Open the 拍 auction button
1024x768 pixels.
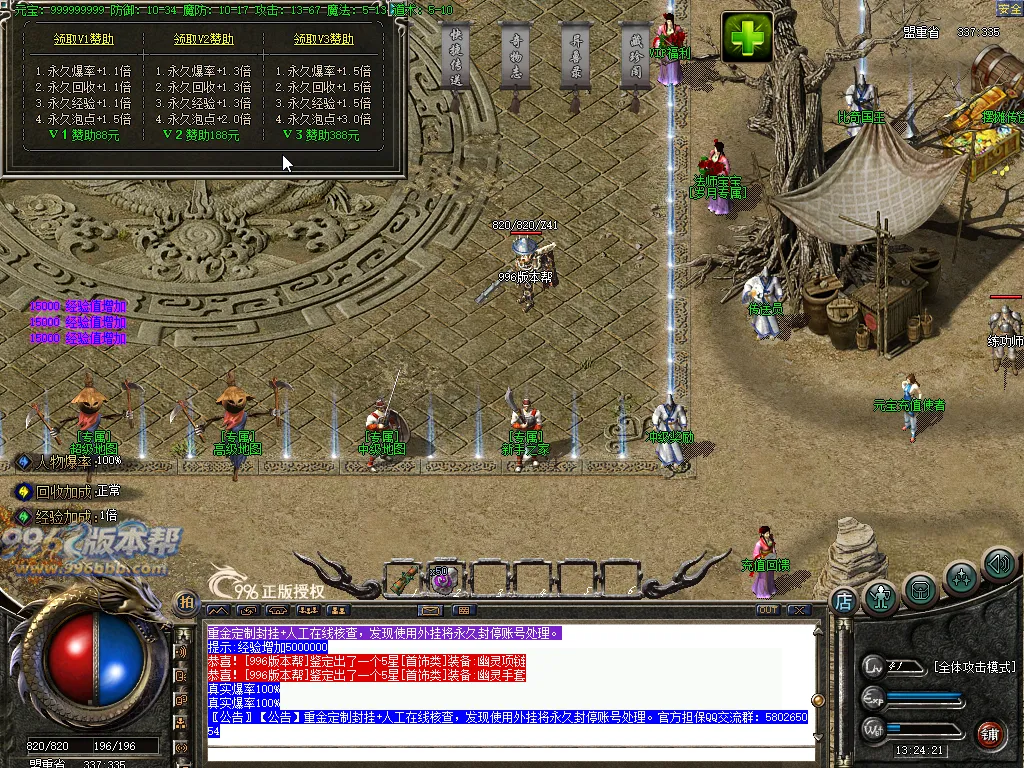pyautogui.click(x=185, y=602)
